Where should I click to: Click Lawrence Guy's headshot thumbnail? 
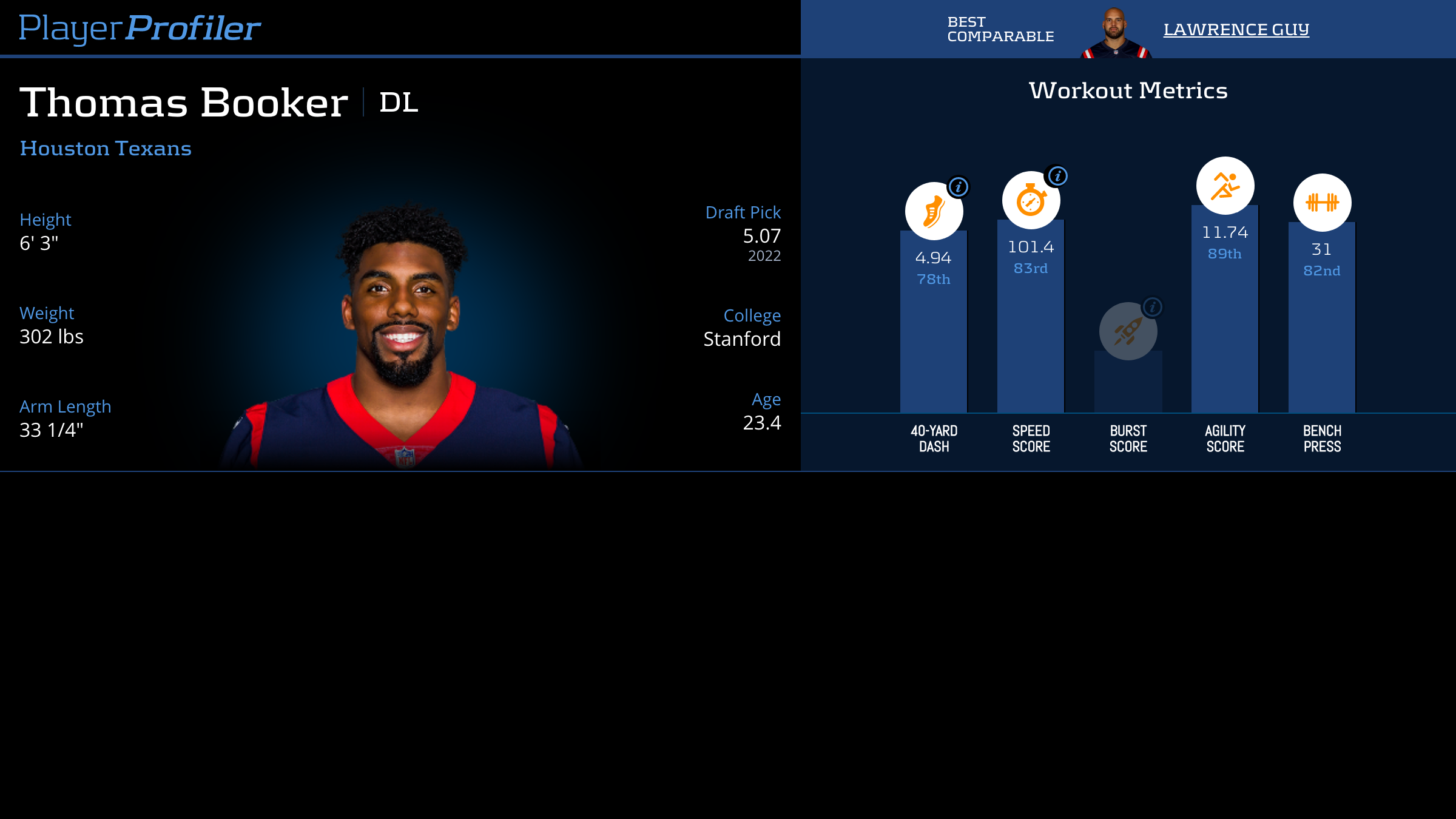(x=1115, y=33)
